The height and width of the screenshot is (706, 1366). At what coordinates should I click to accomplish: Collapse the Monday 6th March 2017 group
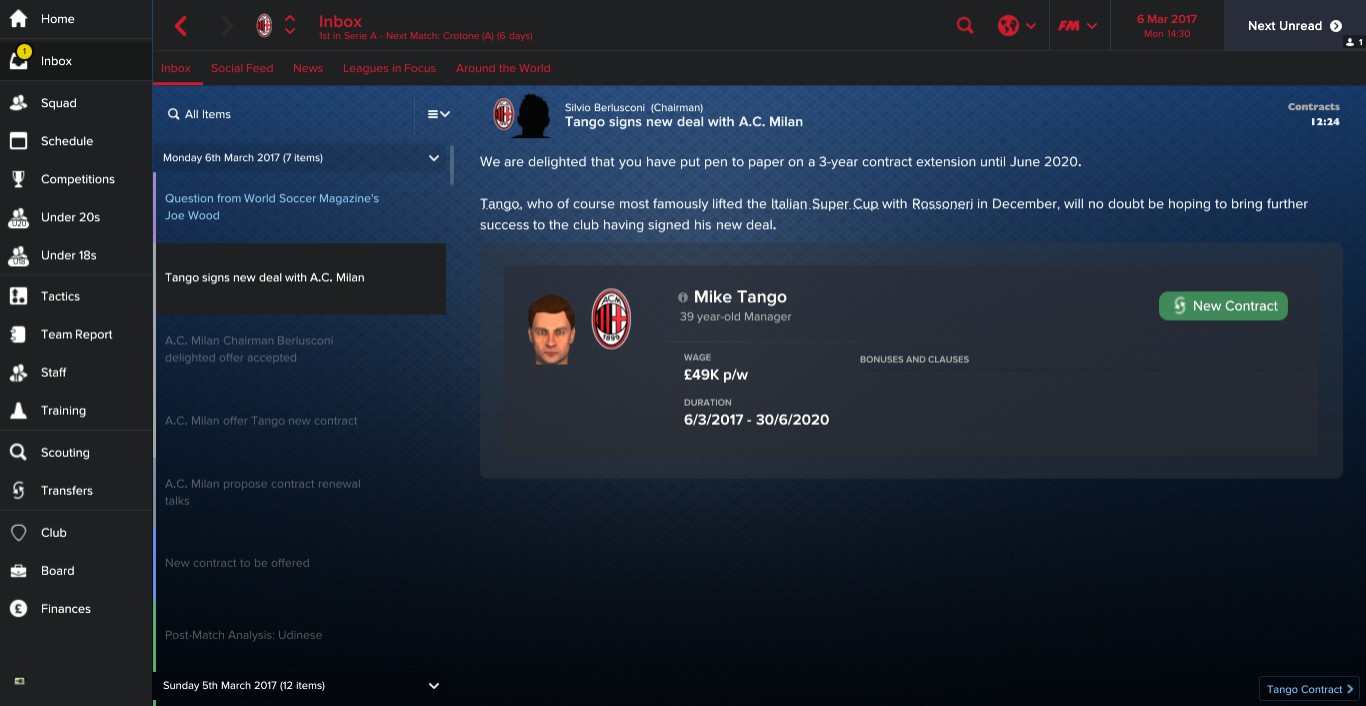(434, 158)
